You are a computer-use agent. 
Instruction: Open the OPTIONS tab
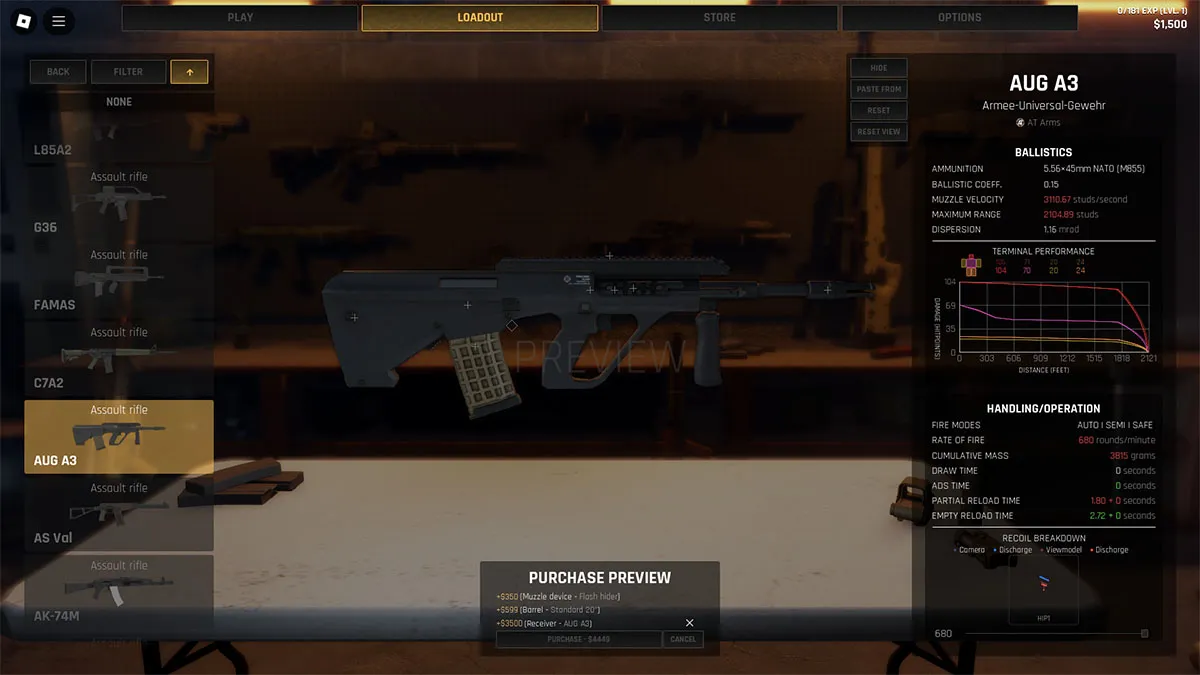click(959, 18)
